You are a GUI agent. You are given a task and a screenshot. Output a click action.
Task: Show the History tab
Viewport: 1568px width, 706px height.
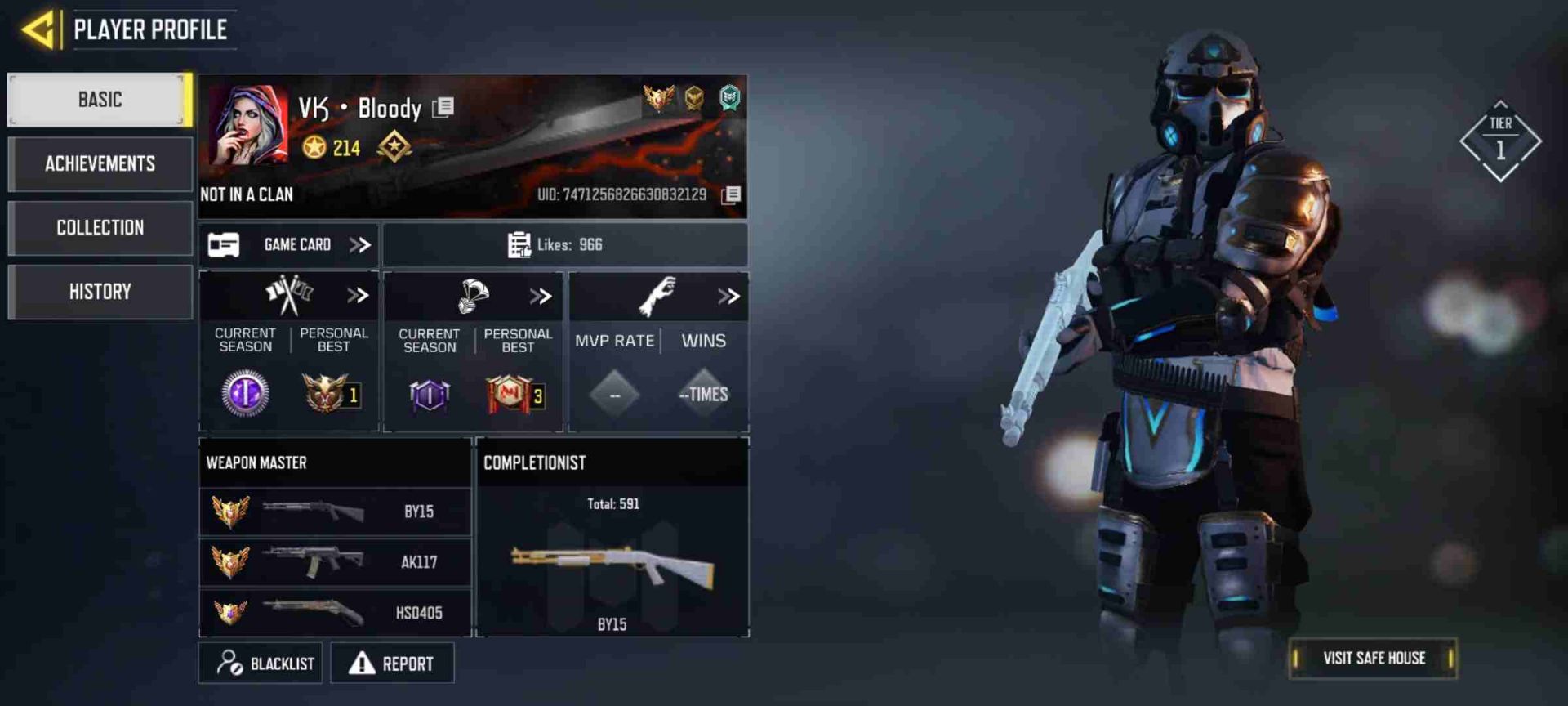click(100, 292)
